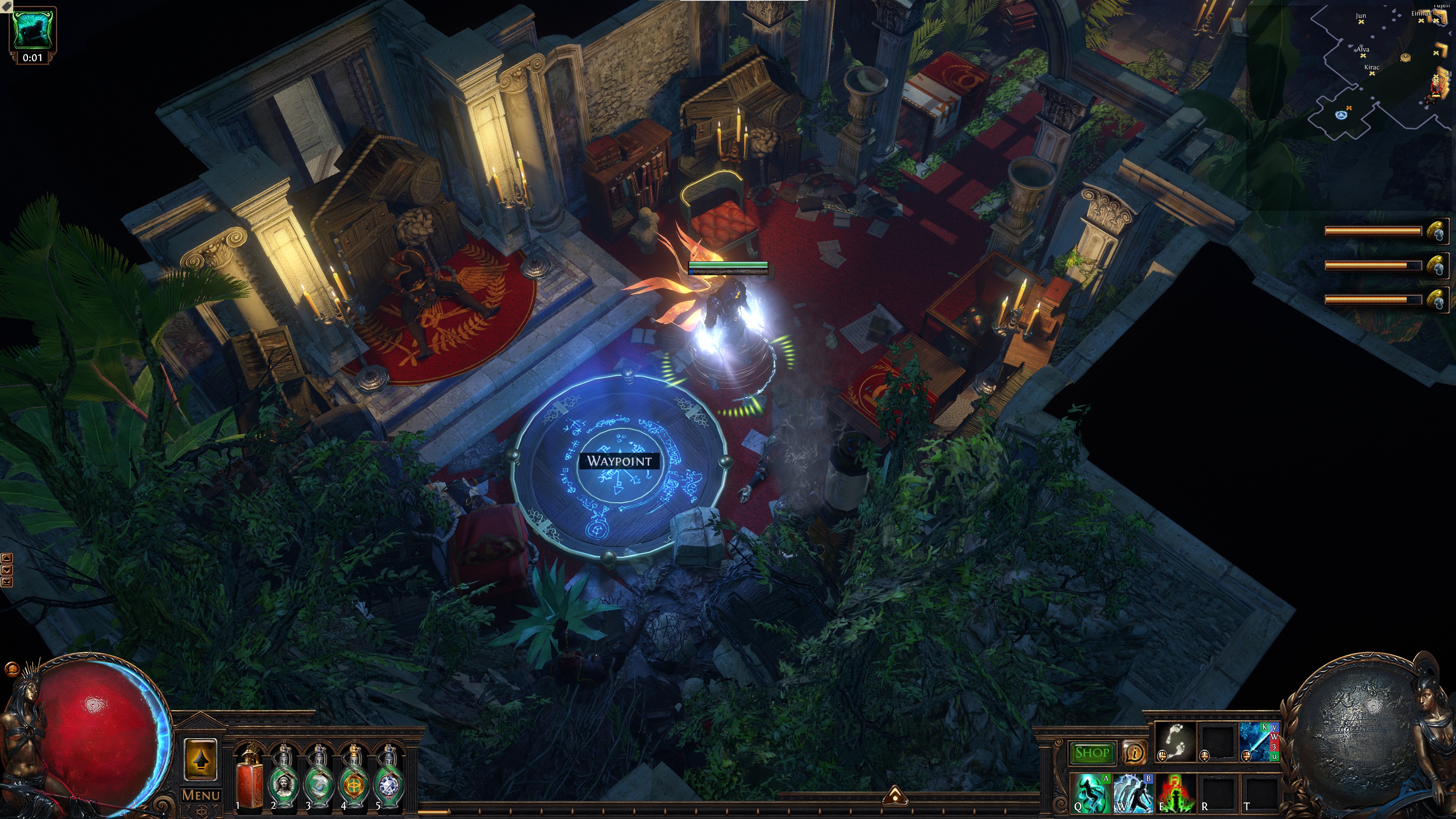This screenshot has width=1456, height=819.
Task: Open the Menu button
Action: click(201, 795)
